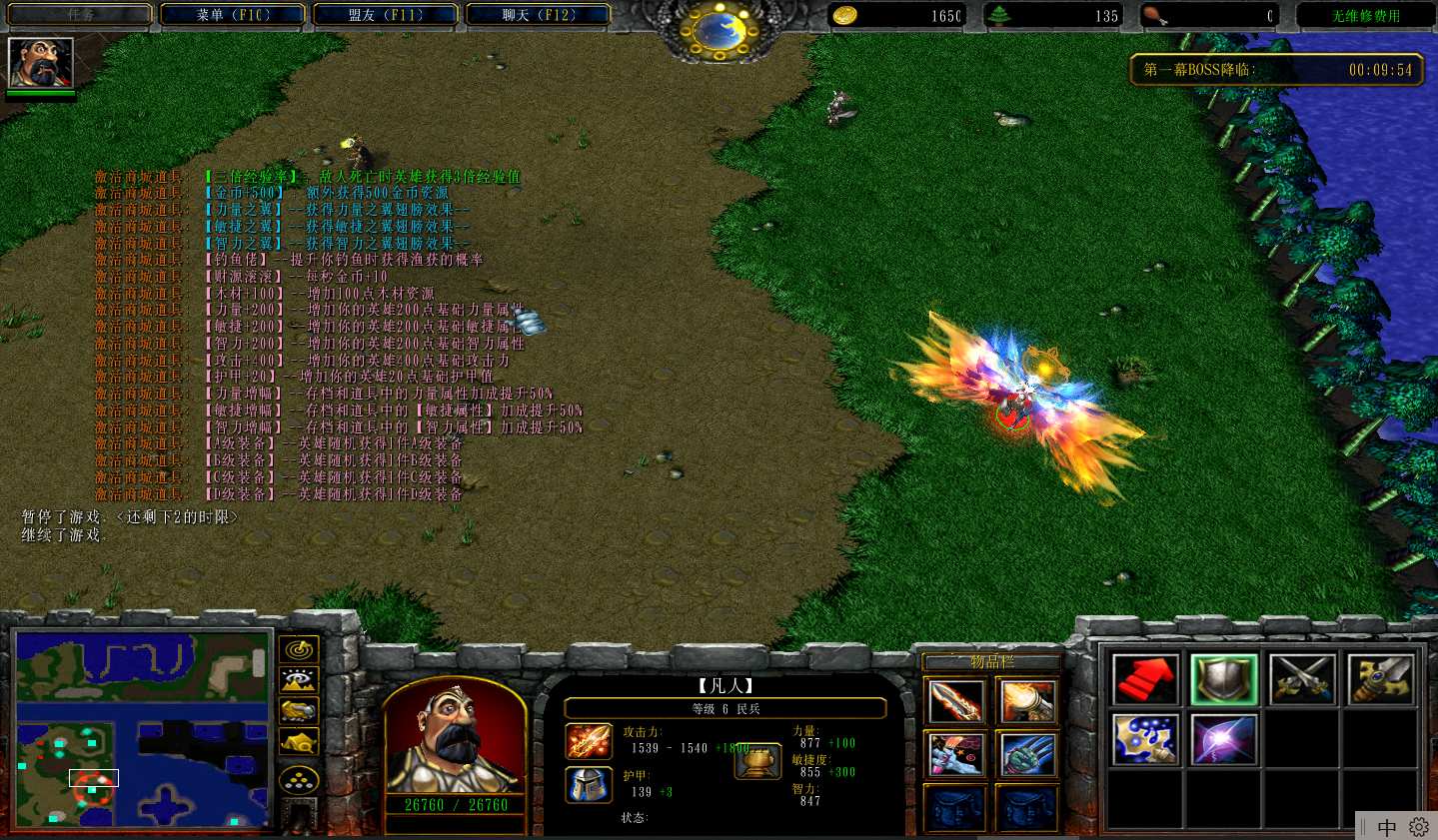This screenshot has width=1438, height=840.
Task: Open the 盟友 (F11) allies panel
Action: point(386,15)
